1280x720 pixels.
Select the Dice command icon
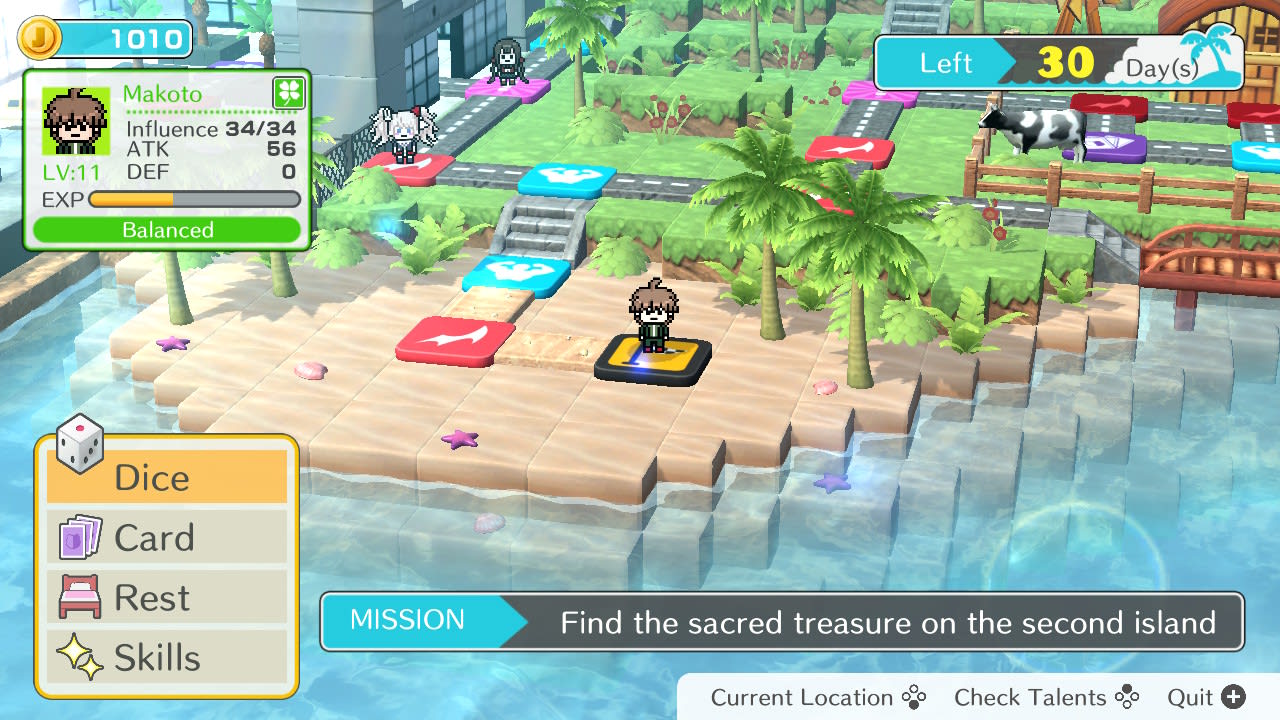click(x=78, y=444)
